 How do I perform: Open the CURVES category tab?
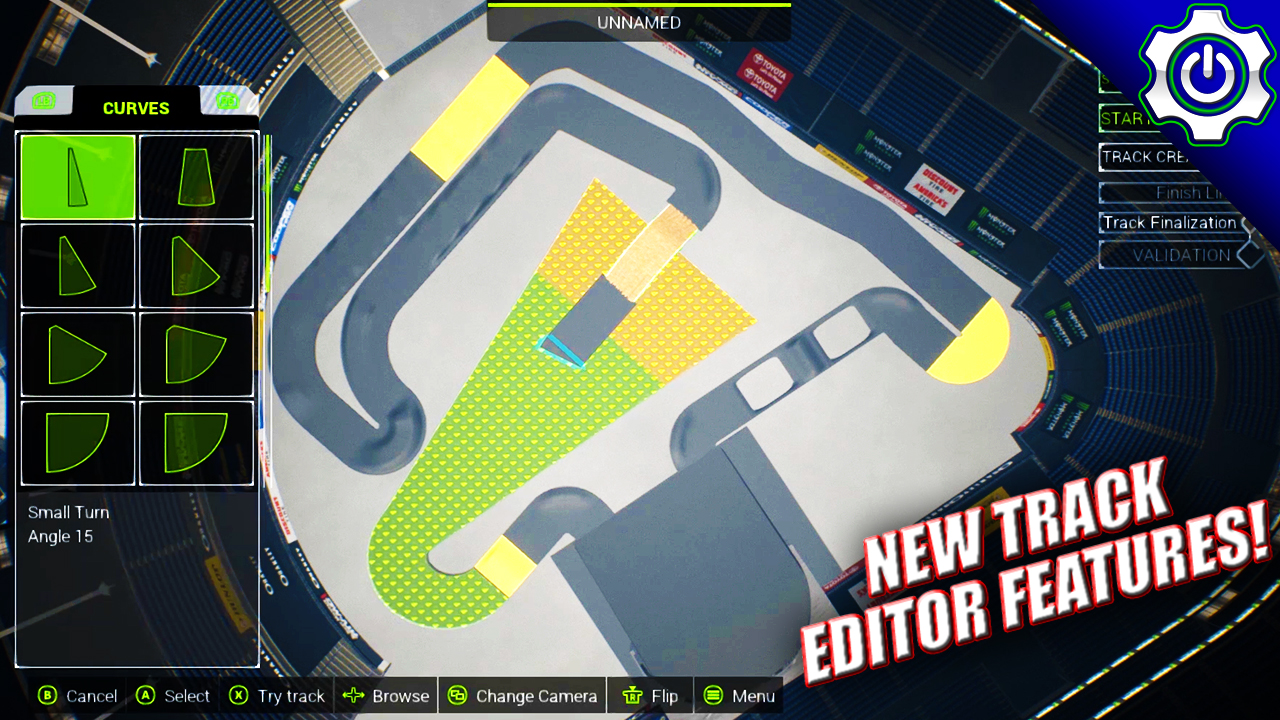[136, 108]
